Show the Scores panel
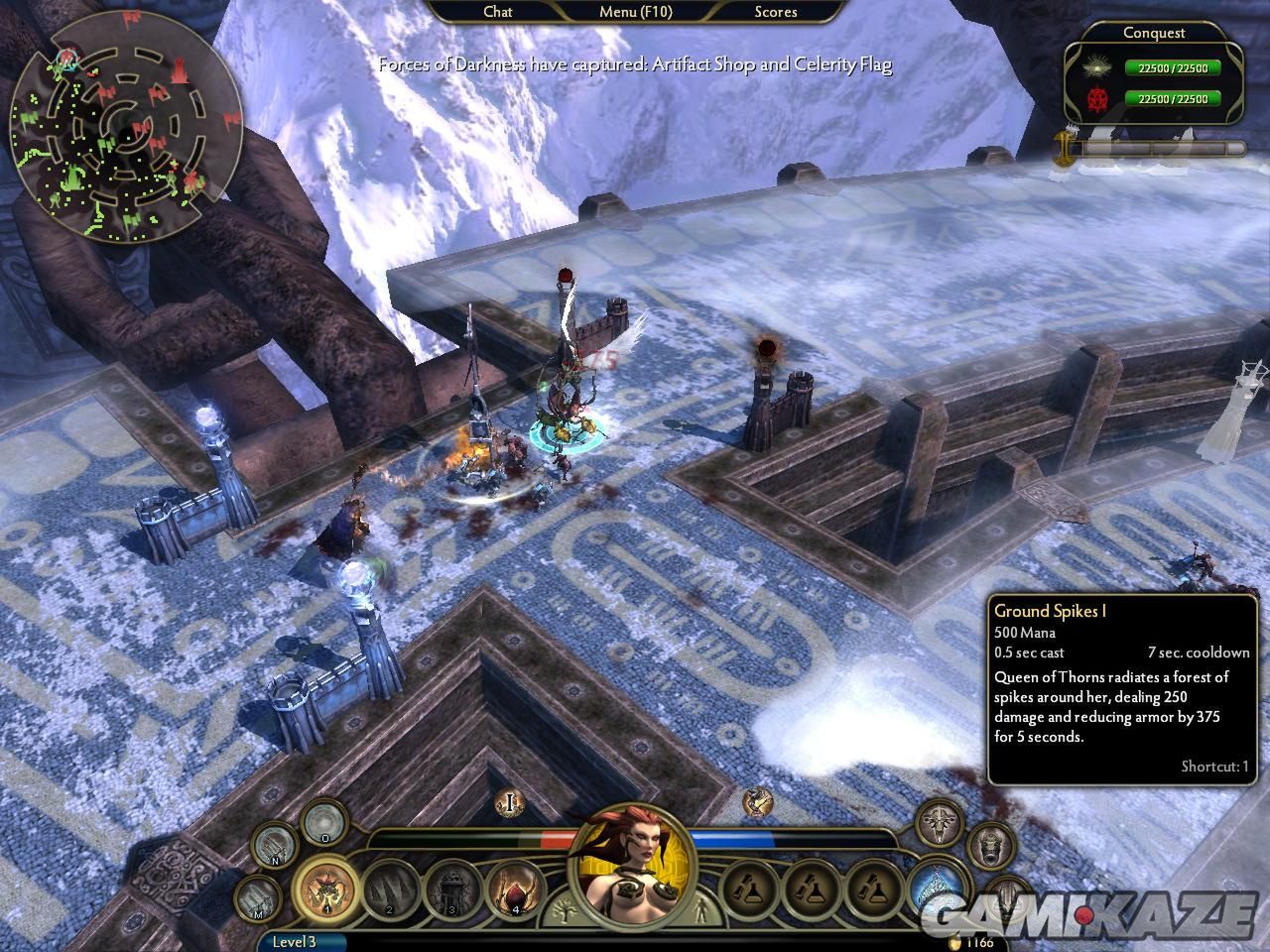The width and height of the screenshot is (1270, 952). (x=775, y=12)
